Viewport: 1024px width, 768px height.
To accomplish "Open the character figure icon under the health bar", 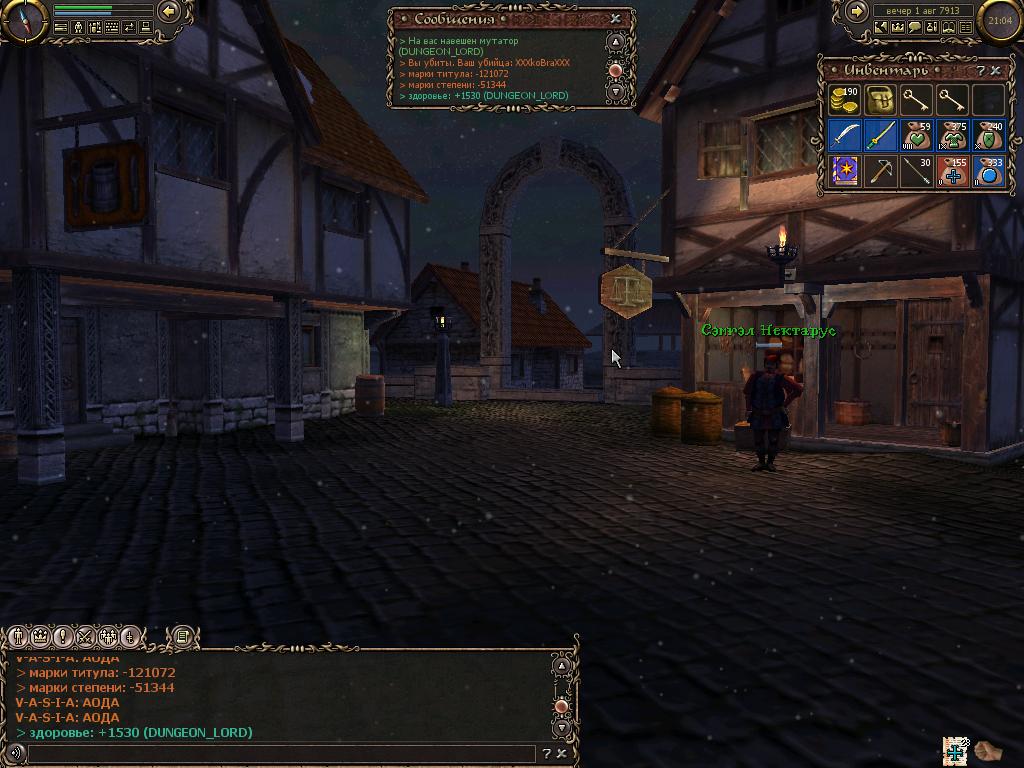I will (78, 28).
